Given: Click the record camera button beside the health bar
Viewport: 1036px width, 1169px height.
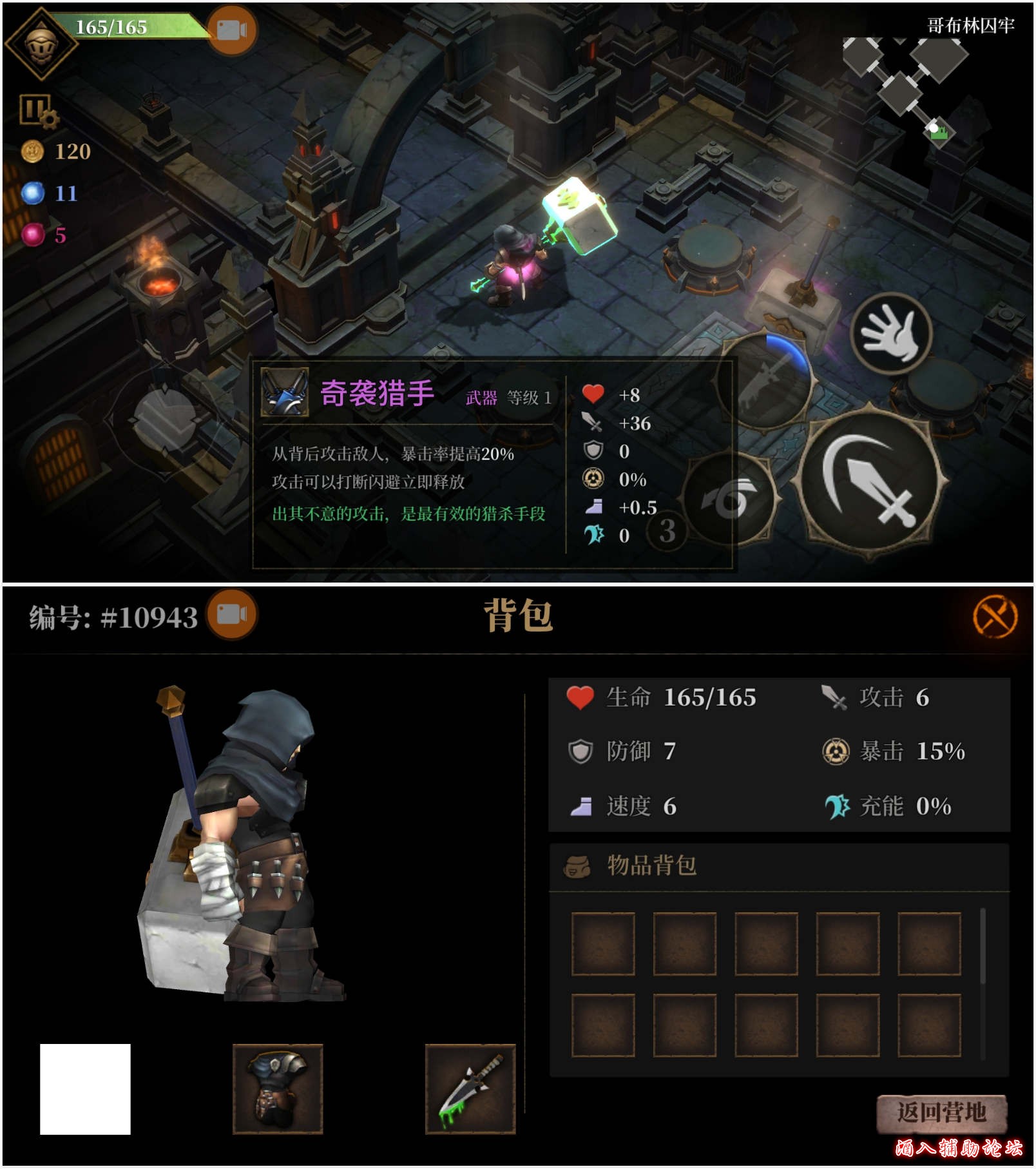Looking at the screenshot, I should coord(232,30).
